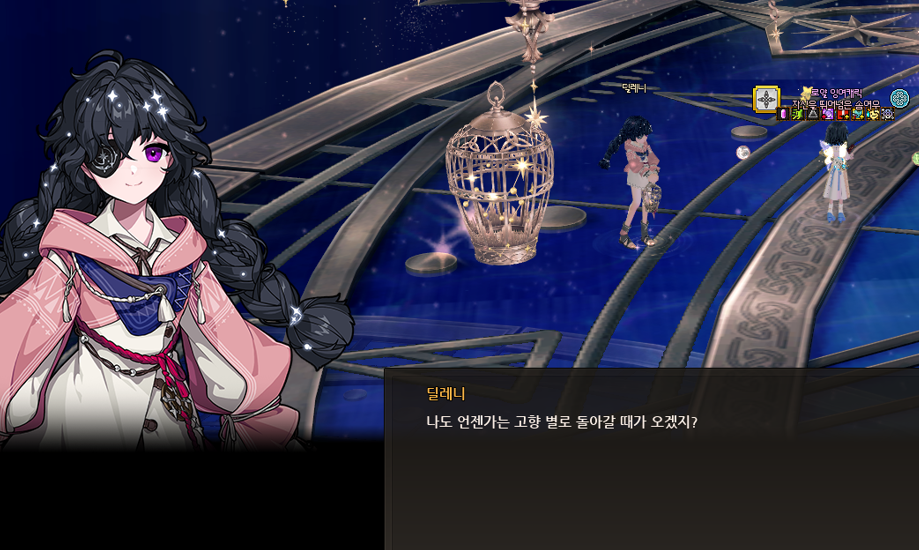Select the teal circular knot emblem

(x=899, y=98)
